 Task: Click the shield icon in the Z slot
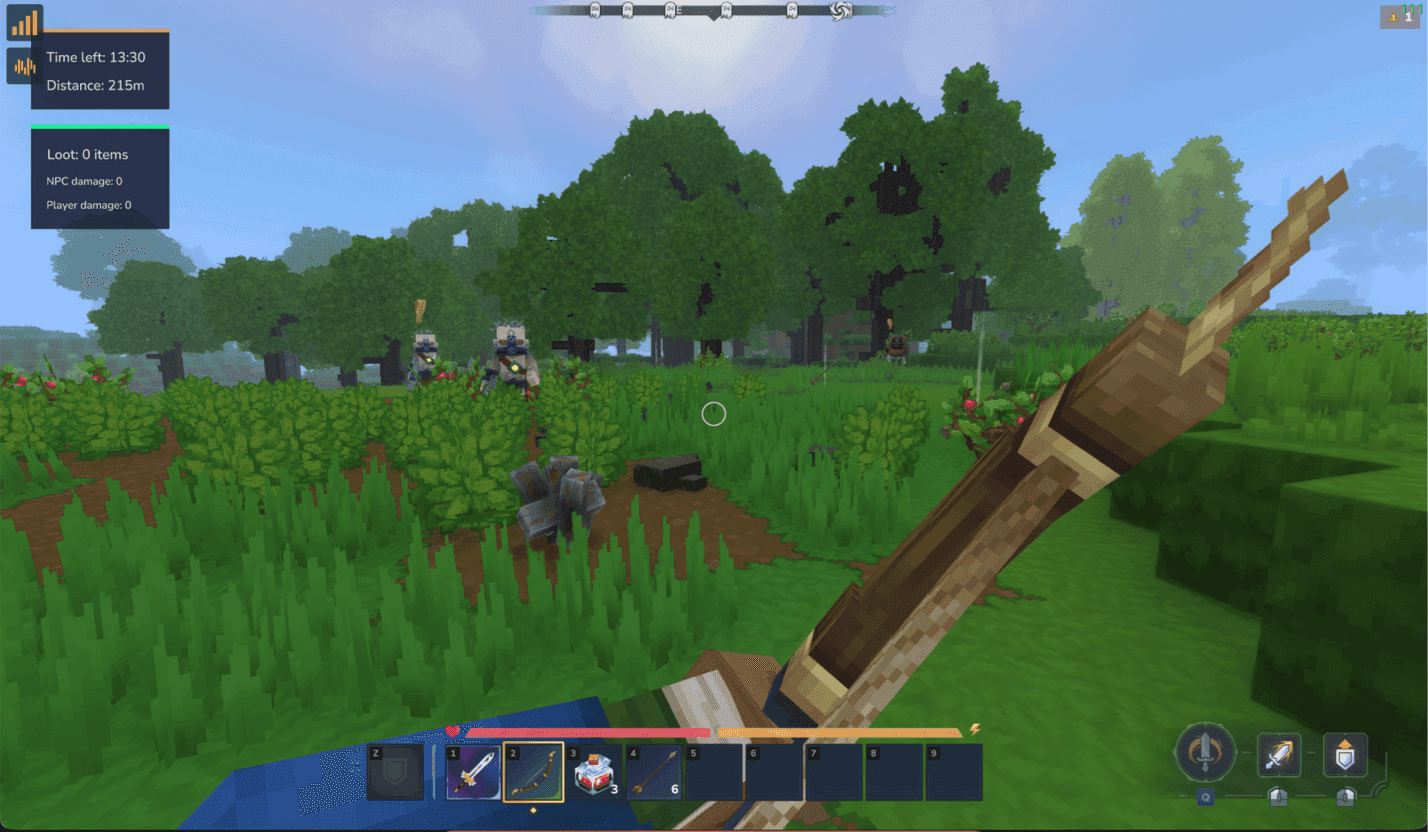[395, 770]
